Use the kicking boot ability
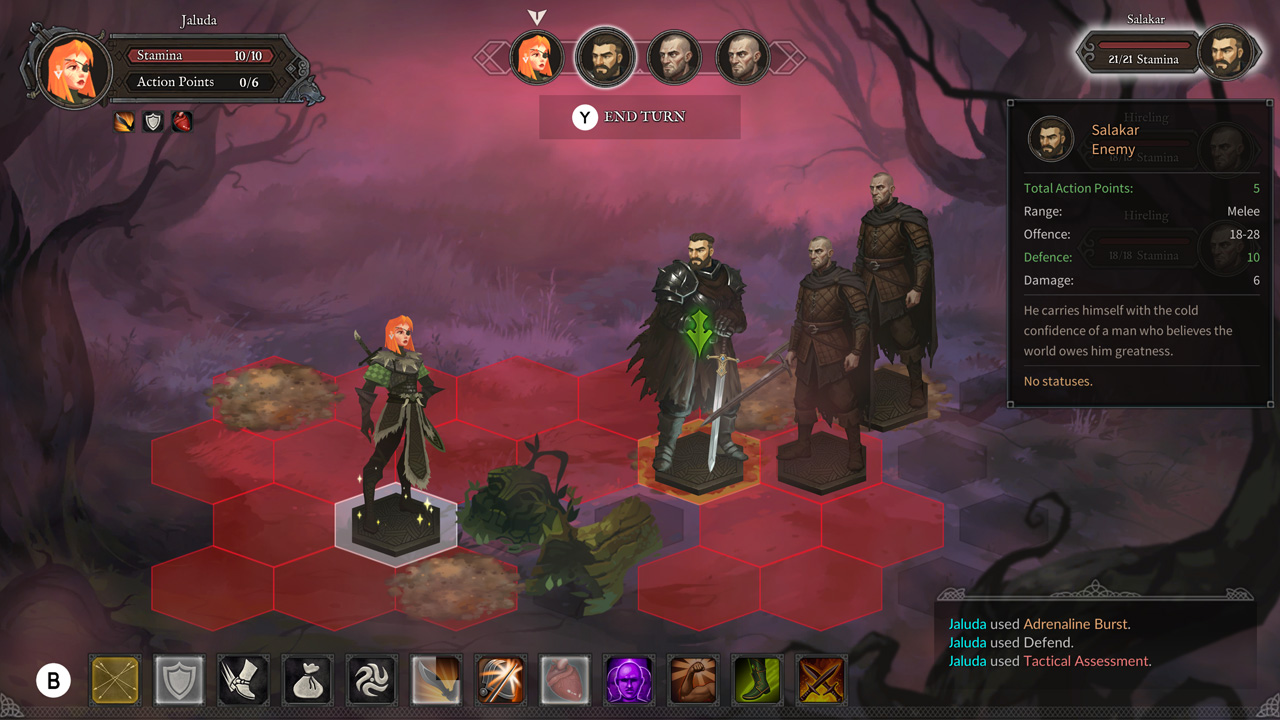The image size is (1280, 720). pyautogui.click(x=242, y=680)
